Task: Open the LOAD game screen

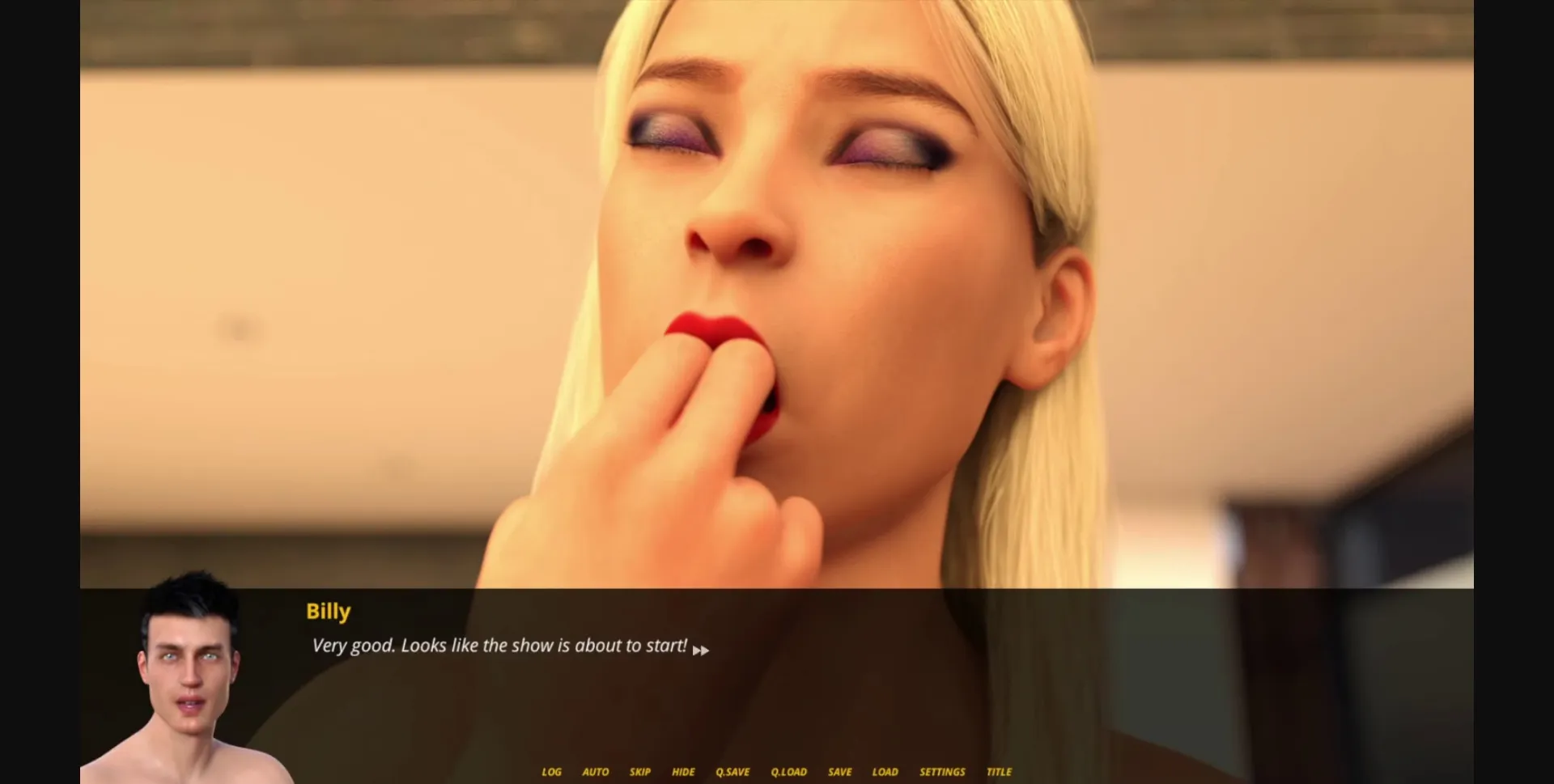Action: pos(885,772)
